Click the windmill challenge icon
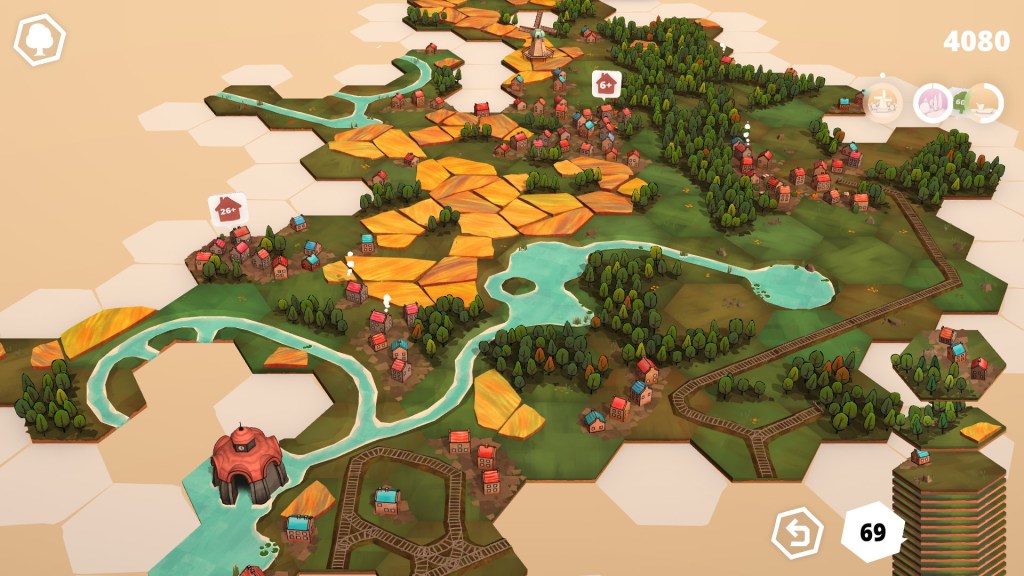The image size is (1024, 576). coord(883,102)
